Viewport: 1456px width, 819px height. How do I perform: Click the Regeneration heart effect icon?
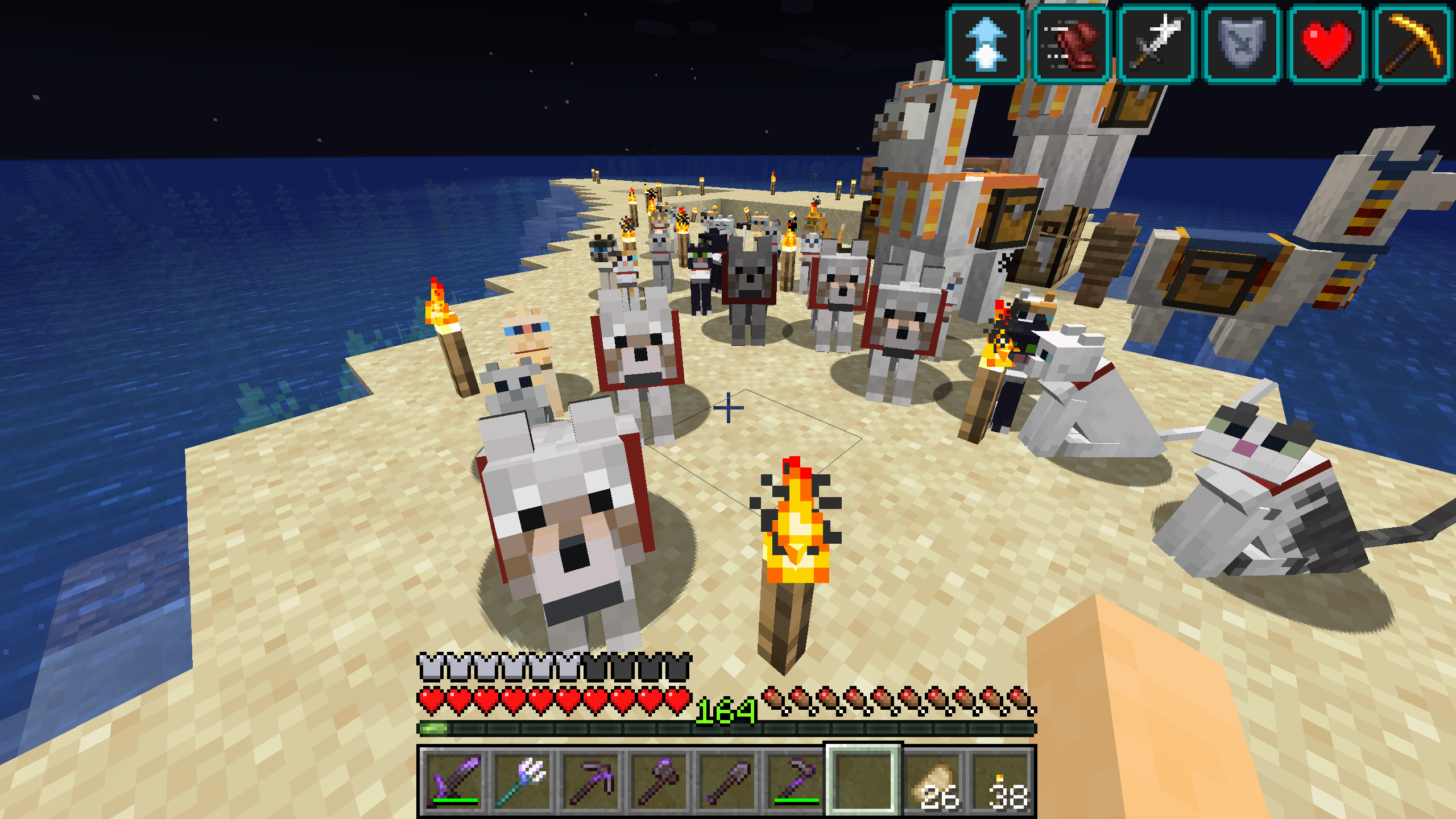point(1327,44)
